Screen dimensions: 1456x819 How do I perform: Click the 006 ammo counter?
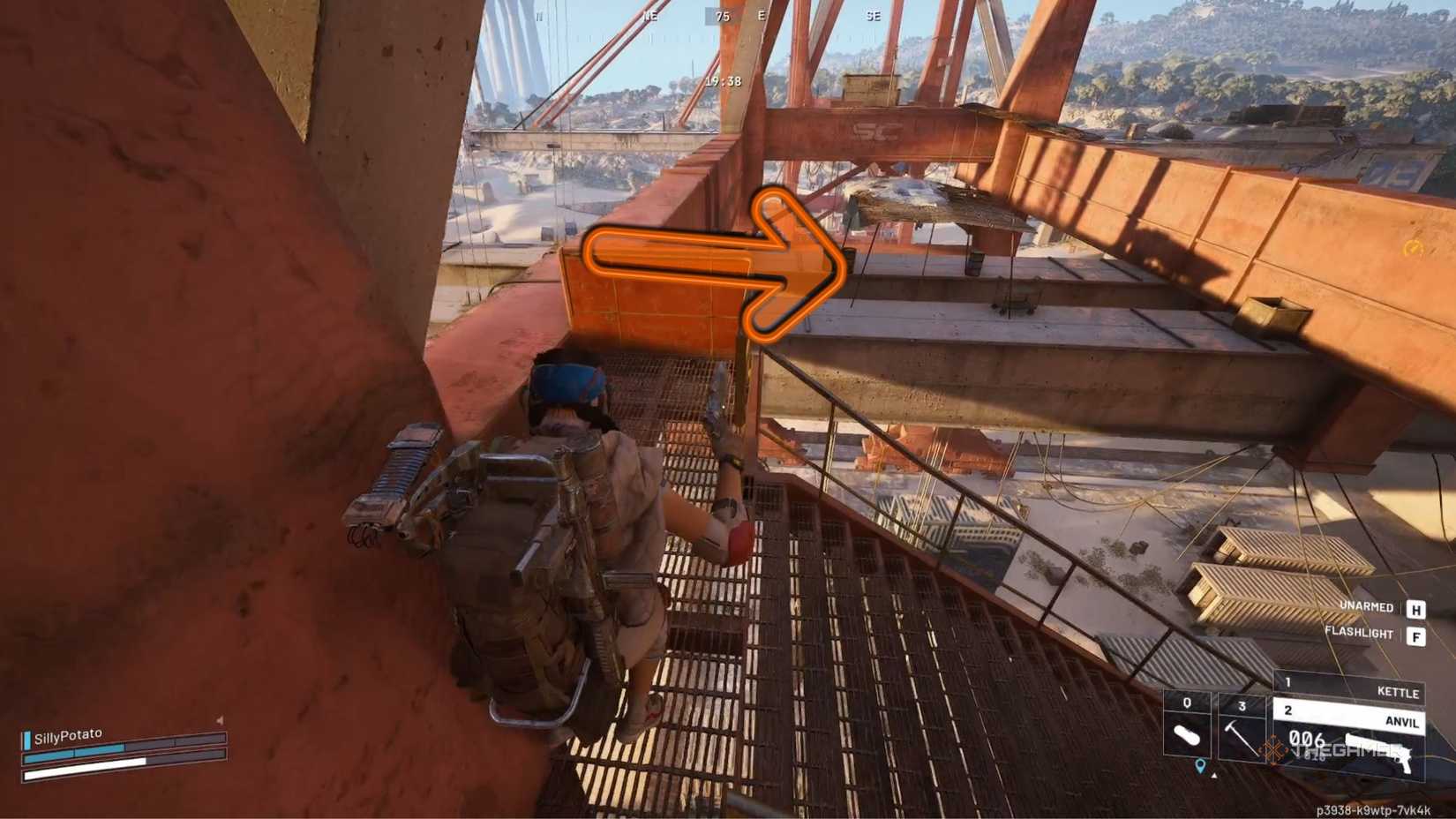tap(1308, 740)
